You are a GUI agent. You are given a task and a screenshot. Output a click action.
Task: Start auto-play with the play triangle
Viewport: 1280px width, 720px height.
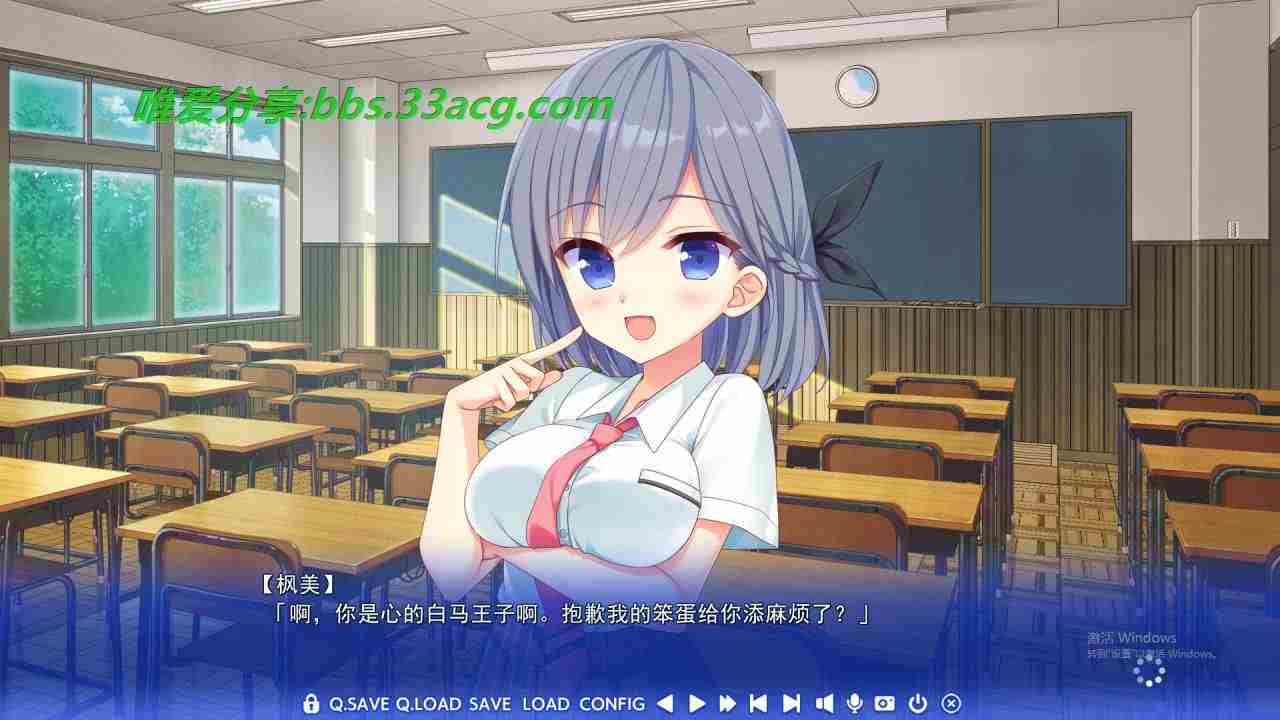point(697,703)
